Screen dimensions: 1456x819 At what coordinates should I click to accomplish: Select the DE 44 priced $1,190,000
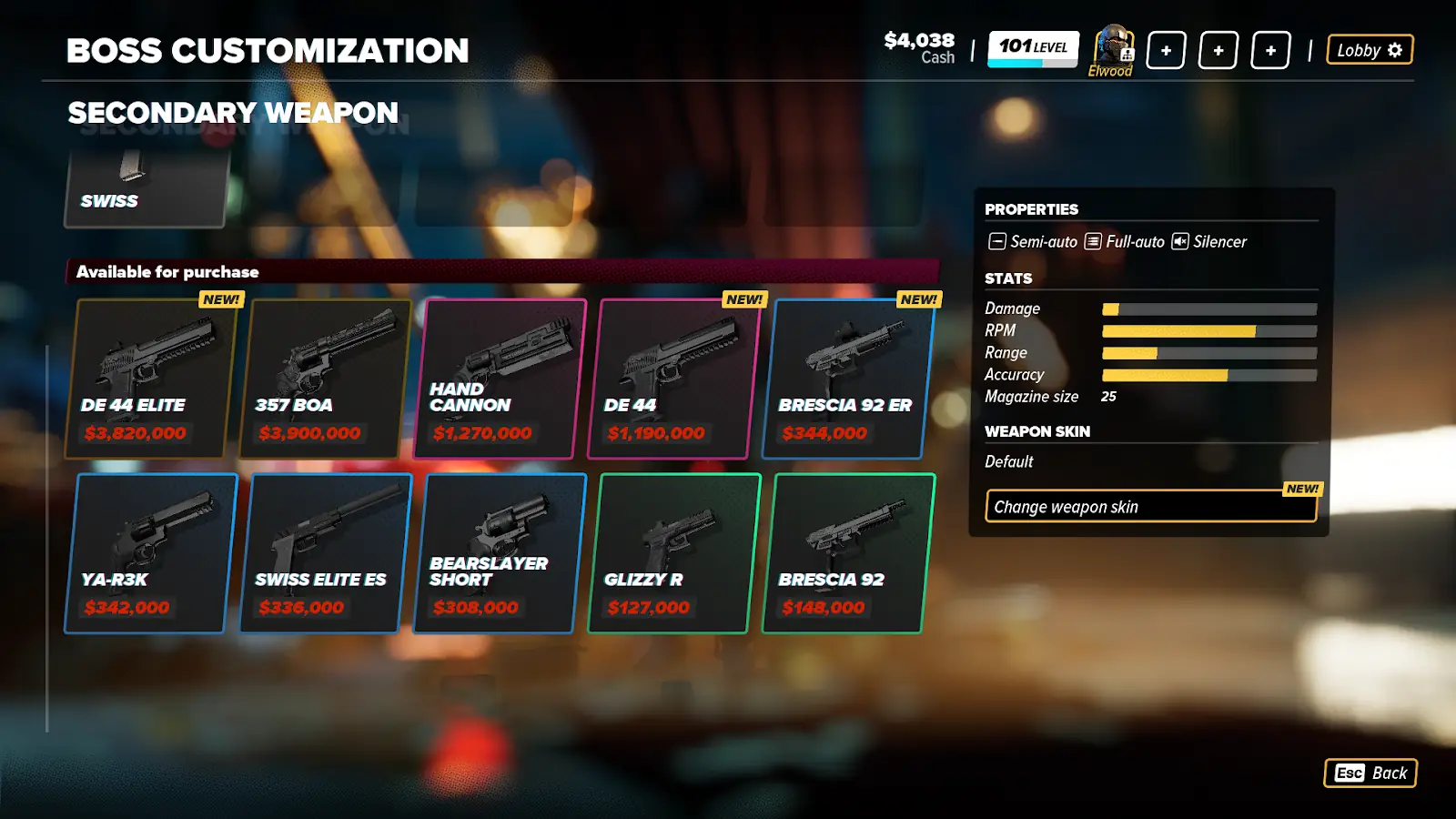(674, 379)
